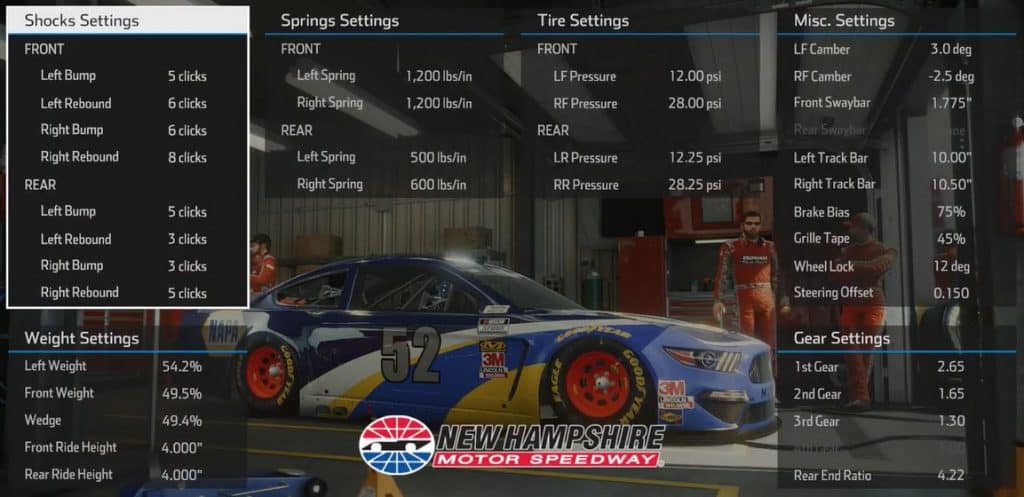
Task: Go to the Gear Settings section
Action: pos(841,338)
